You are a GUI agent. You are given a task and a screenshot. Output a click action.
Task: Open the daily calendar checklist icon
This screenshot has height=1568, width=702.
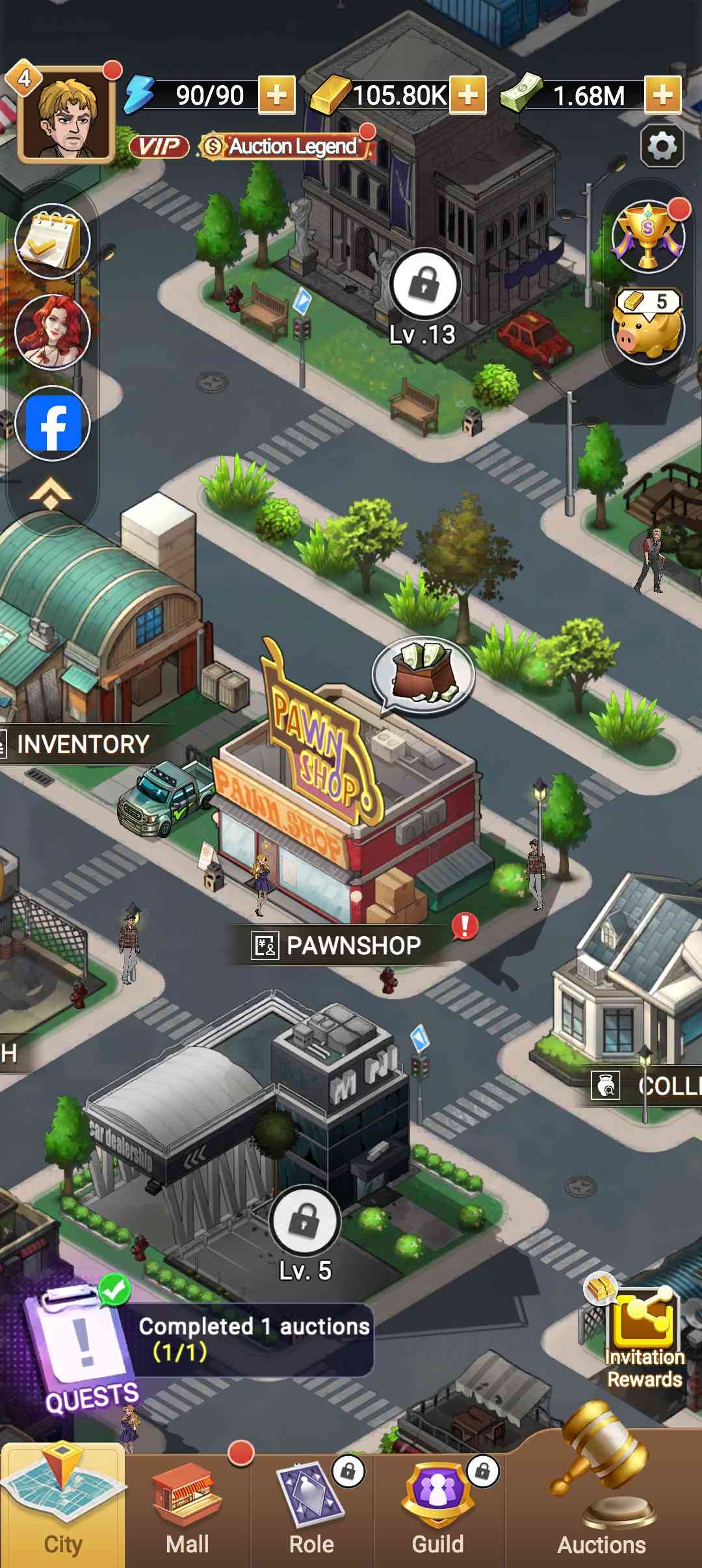click(x=52, y=241)
